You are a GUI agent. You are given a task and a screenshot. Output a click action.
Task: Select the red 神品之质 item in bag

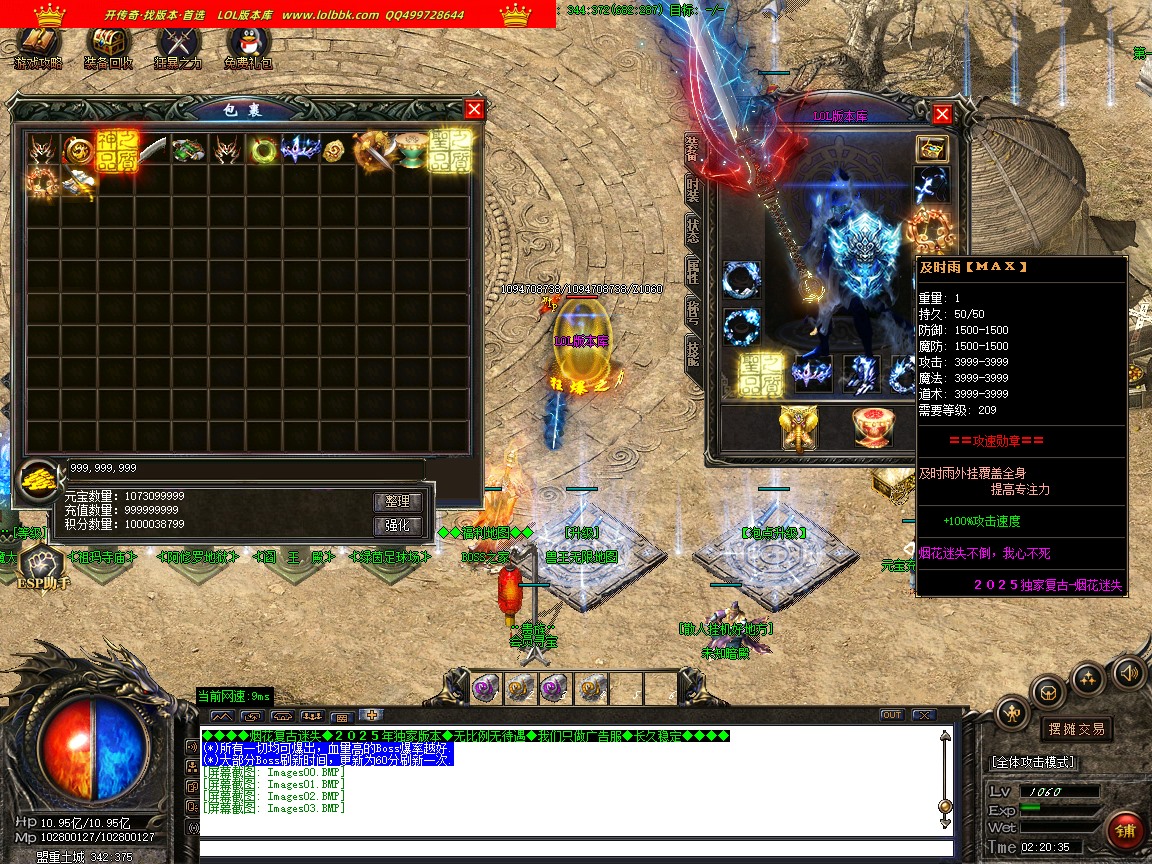pos(116,151)
